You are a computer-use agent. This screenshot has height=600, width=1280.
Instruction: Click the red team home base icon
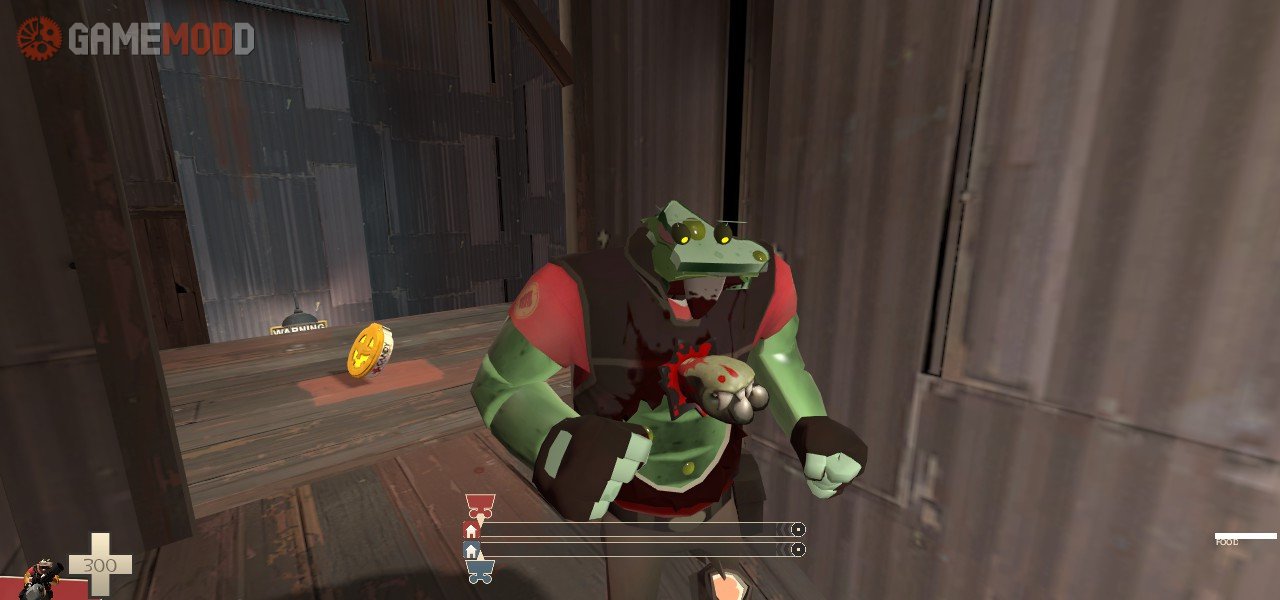[x=470, y=530]
